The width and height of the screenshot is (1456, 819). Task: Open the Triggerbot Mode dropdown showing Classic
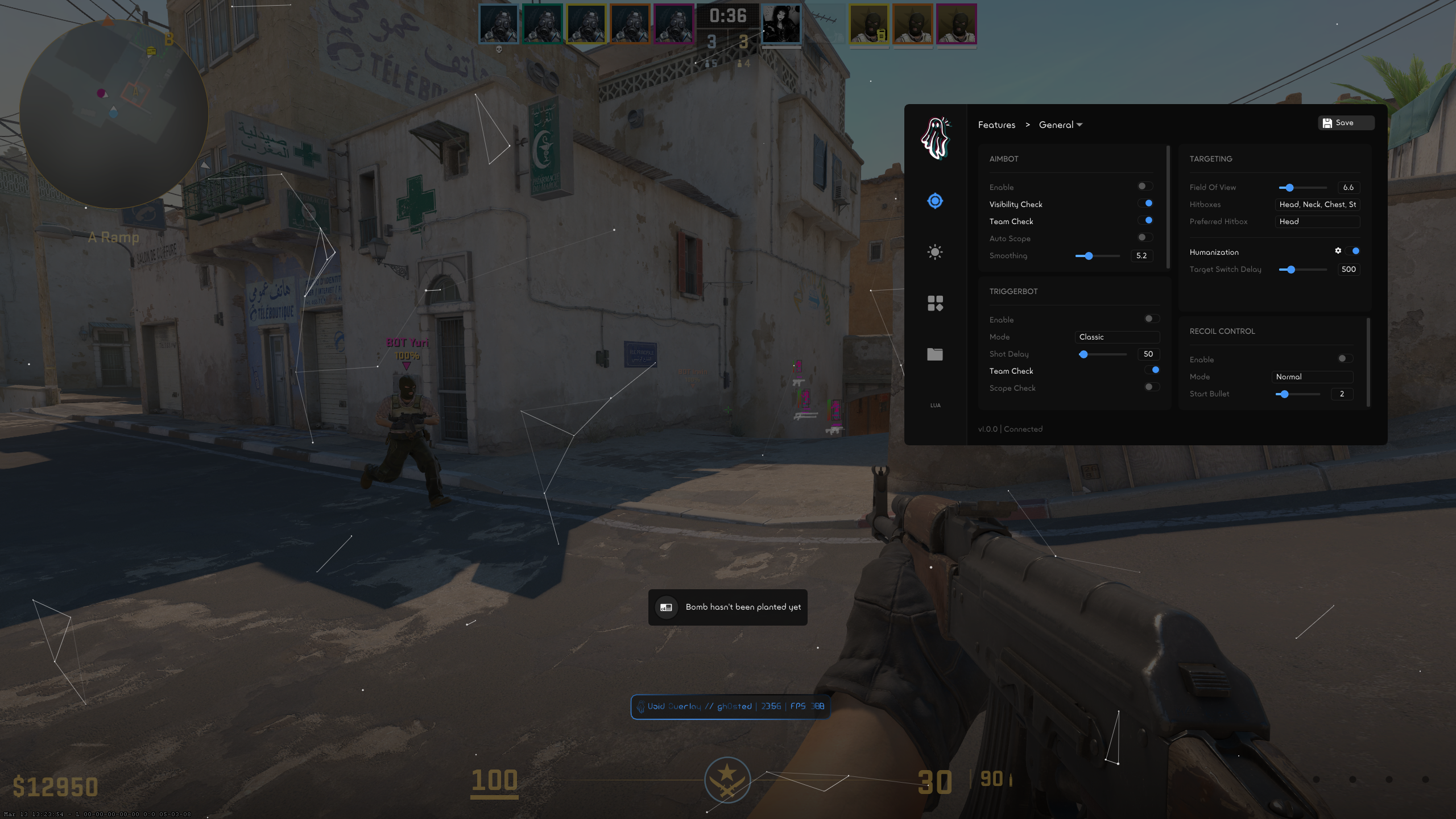1116,337
